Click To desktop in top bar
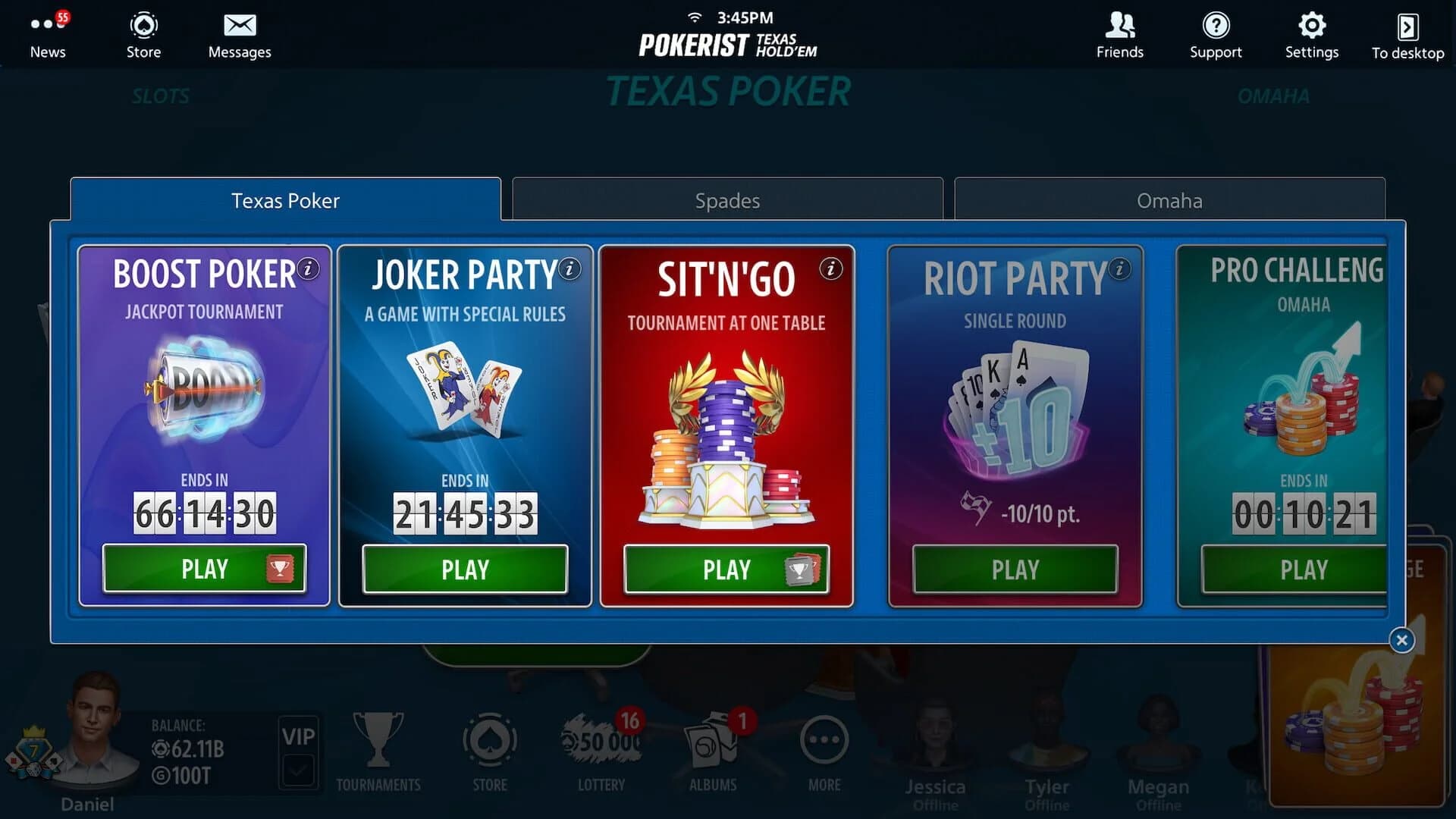Viewport: 1456px width, 819px height. (x=1407, y=34)
